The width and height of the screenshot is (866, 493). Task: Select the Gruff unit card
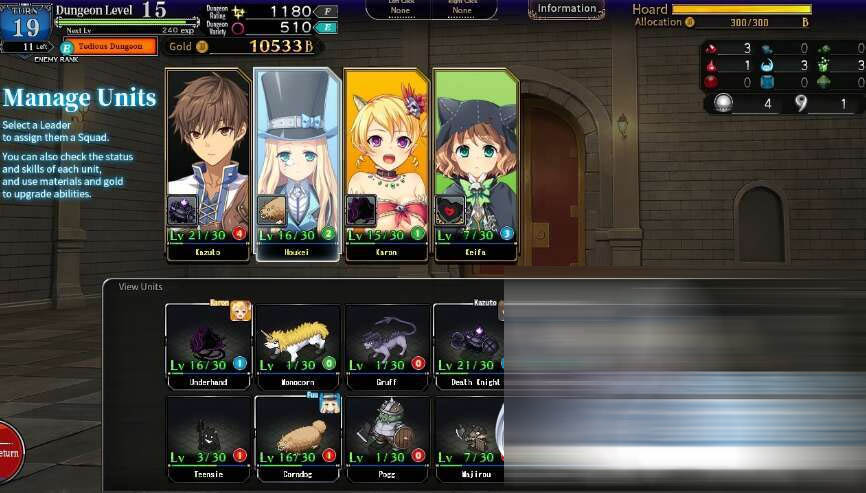coord(386,343)
